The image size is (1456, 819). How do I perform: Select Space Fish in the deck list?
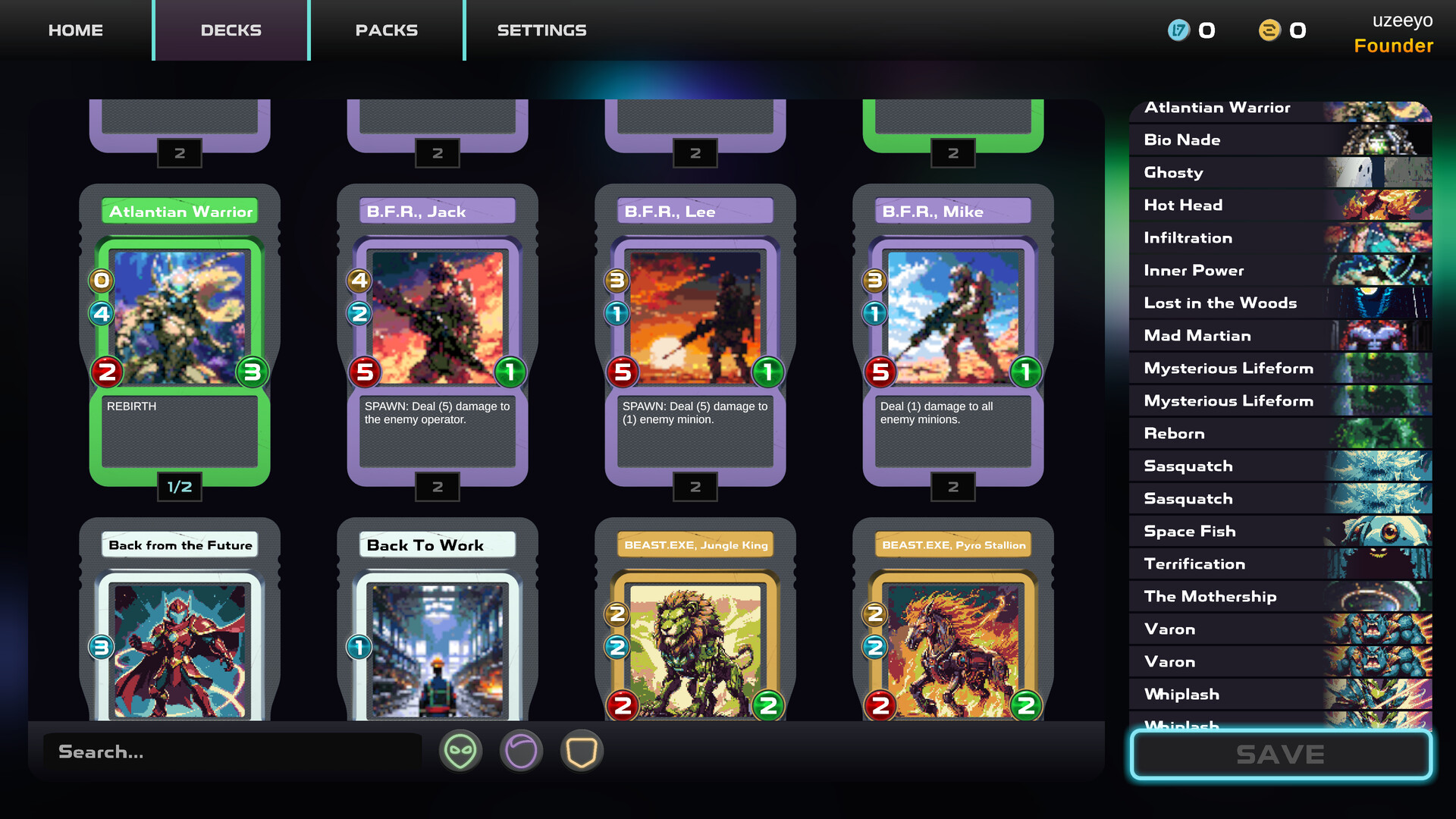pos(1280,532)
